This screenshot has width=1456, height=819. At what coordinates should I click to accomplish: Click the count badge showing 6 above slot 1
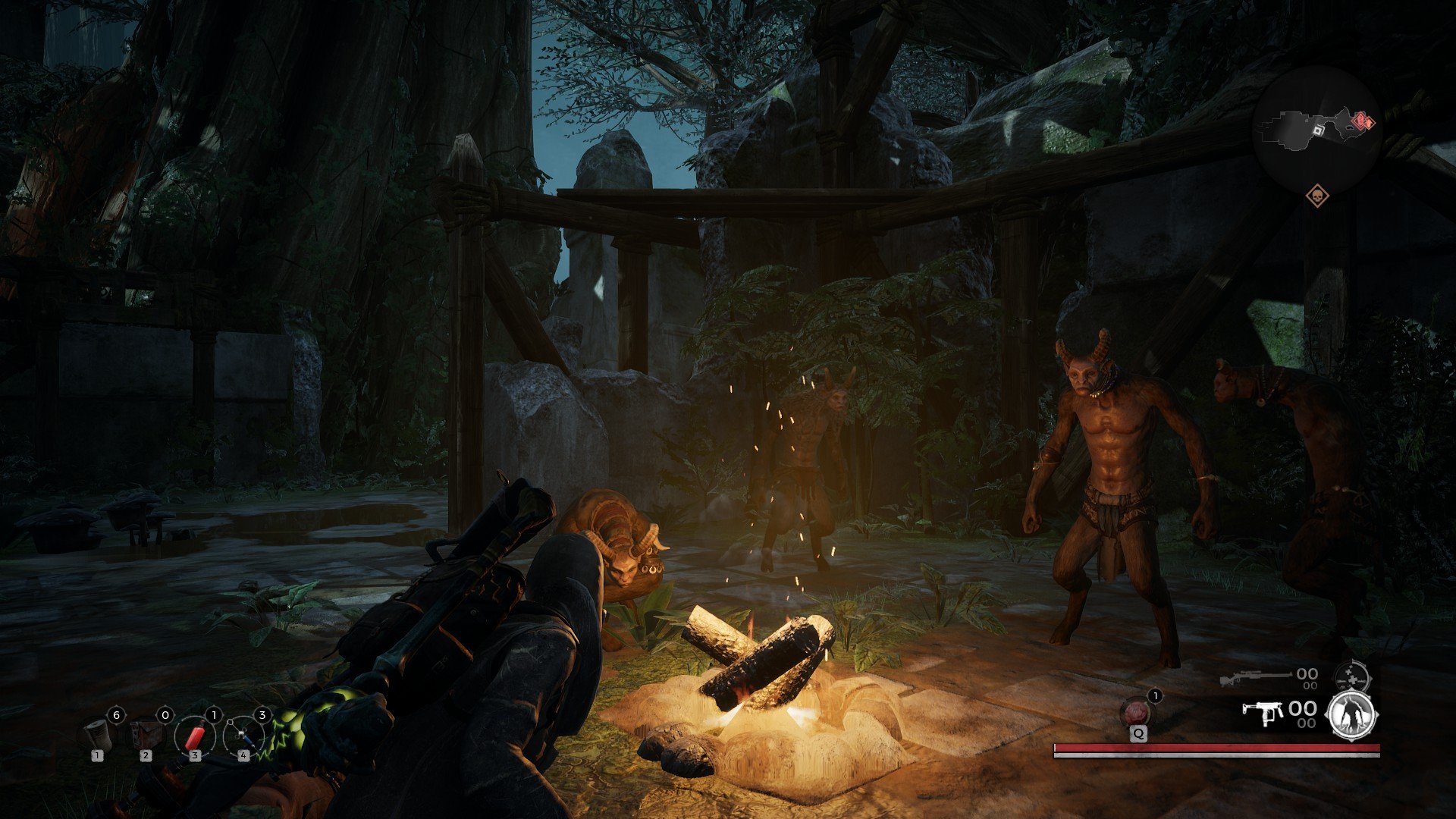point(116,714)
